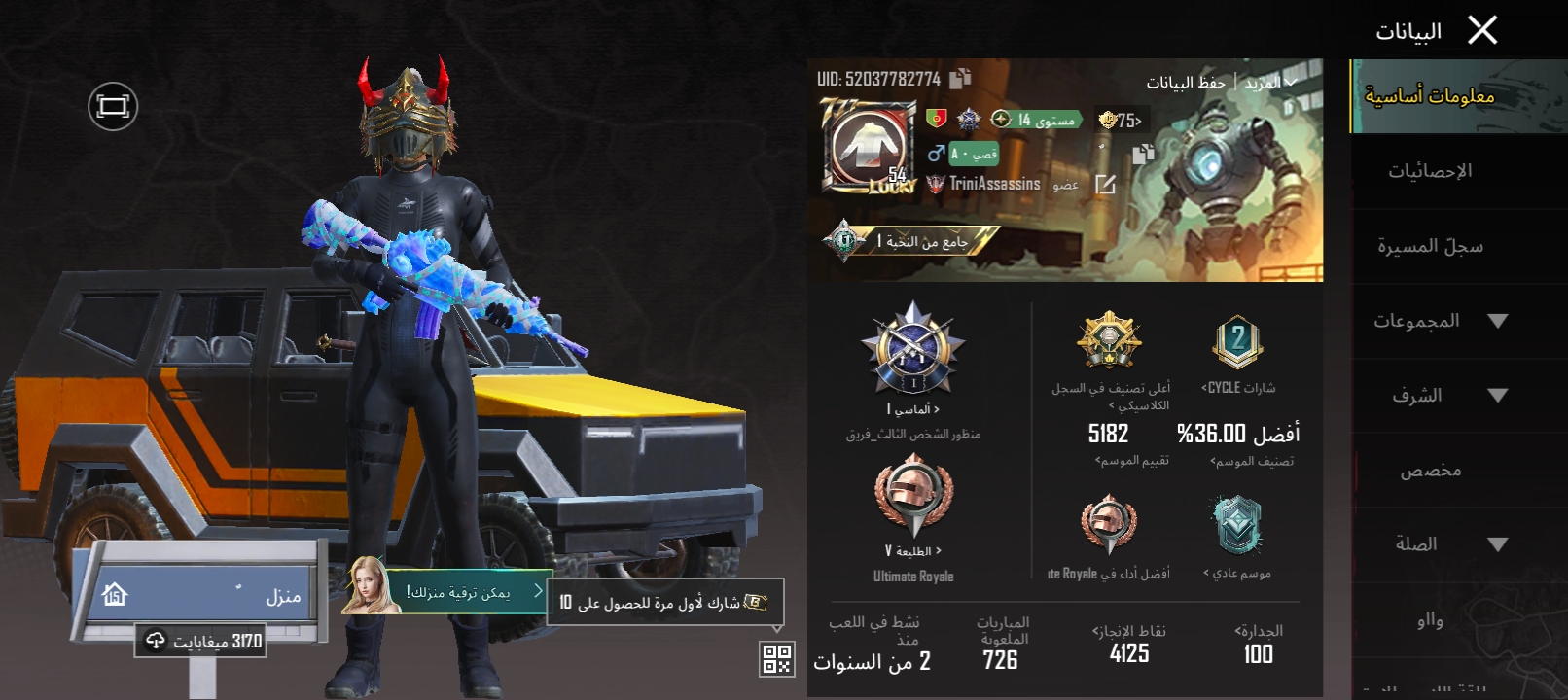Click the حفظ البيانات save data button
The height and width of the screenshot is (700, 1568).
point(1185,83)
